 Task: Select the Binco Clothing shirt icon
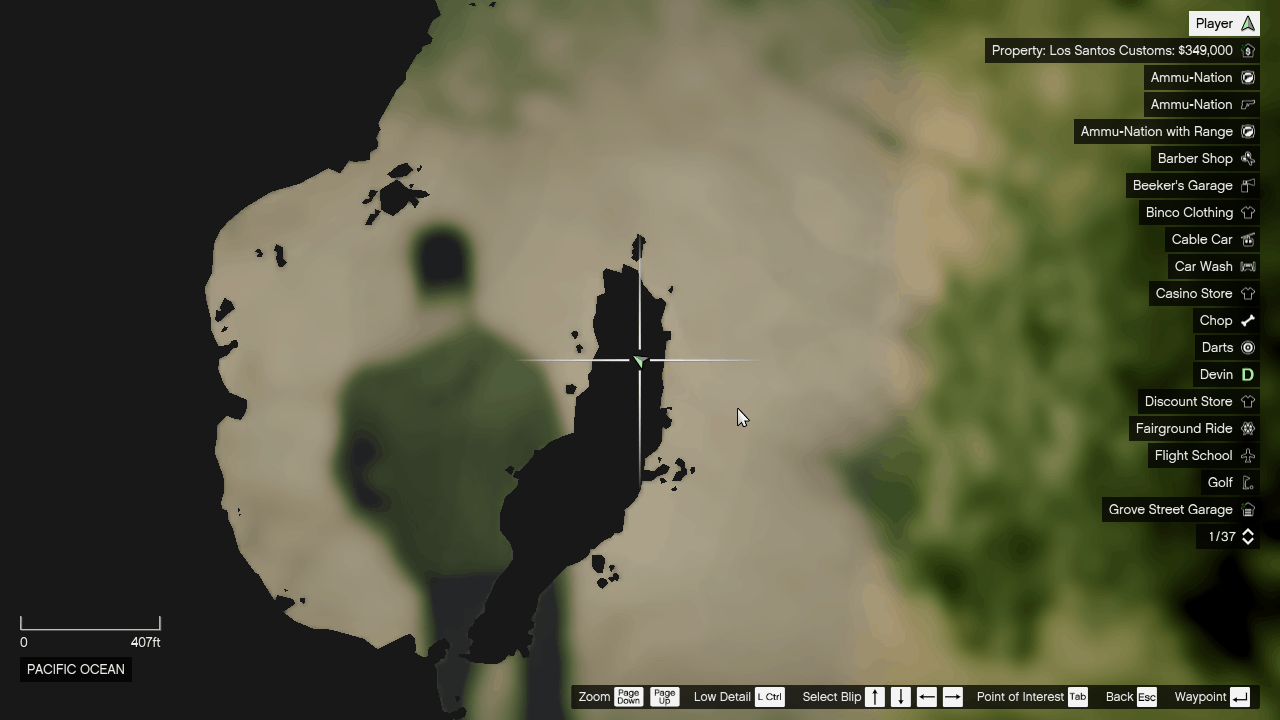1247,212
